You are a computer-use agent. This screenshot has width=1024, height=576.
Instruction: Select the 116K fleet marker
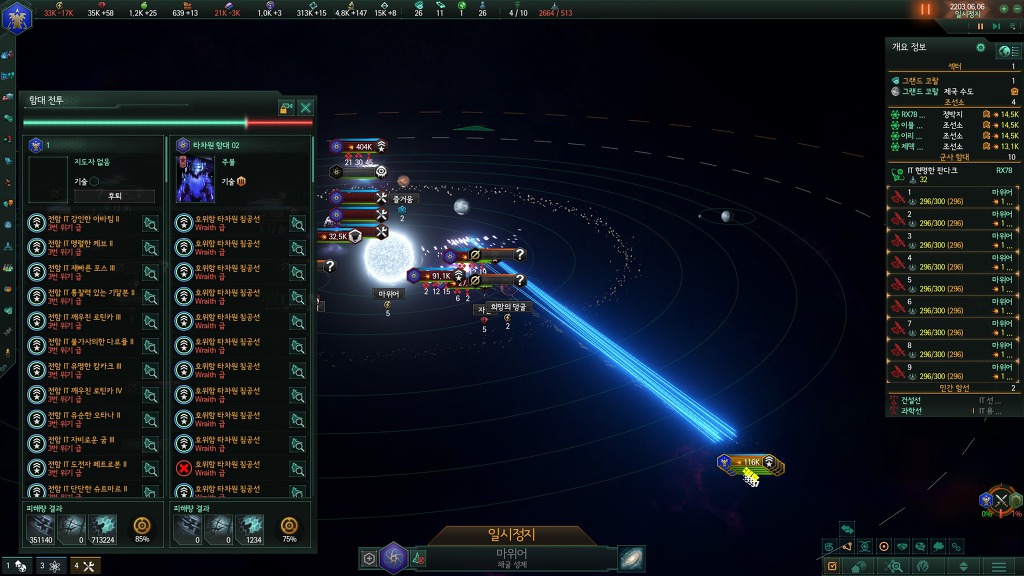(x=748, y=462)
